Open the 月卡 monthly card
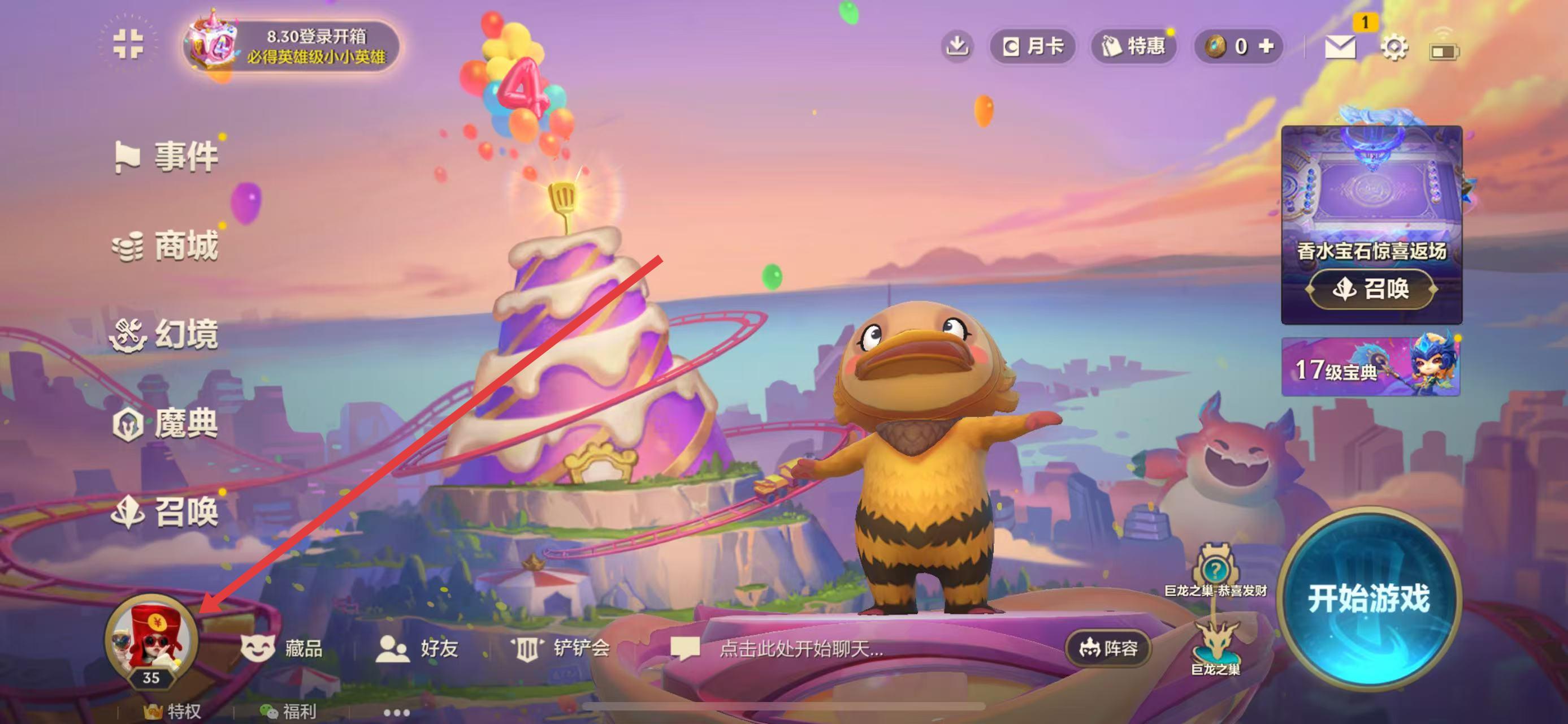1568x724 pixels. tap(1032, 46)
